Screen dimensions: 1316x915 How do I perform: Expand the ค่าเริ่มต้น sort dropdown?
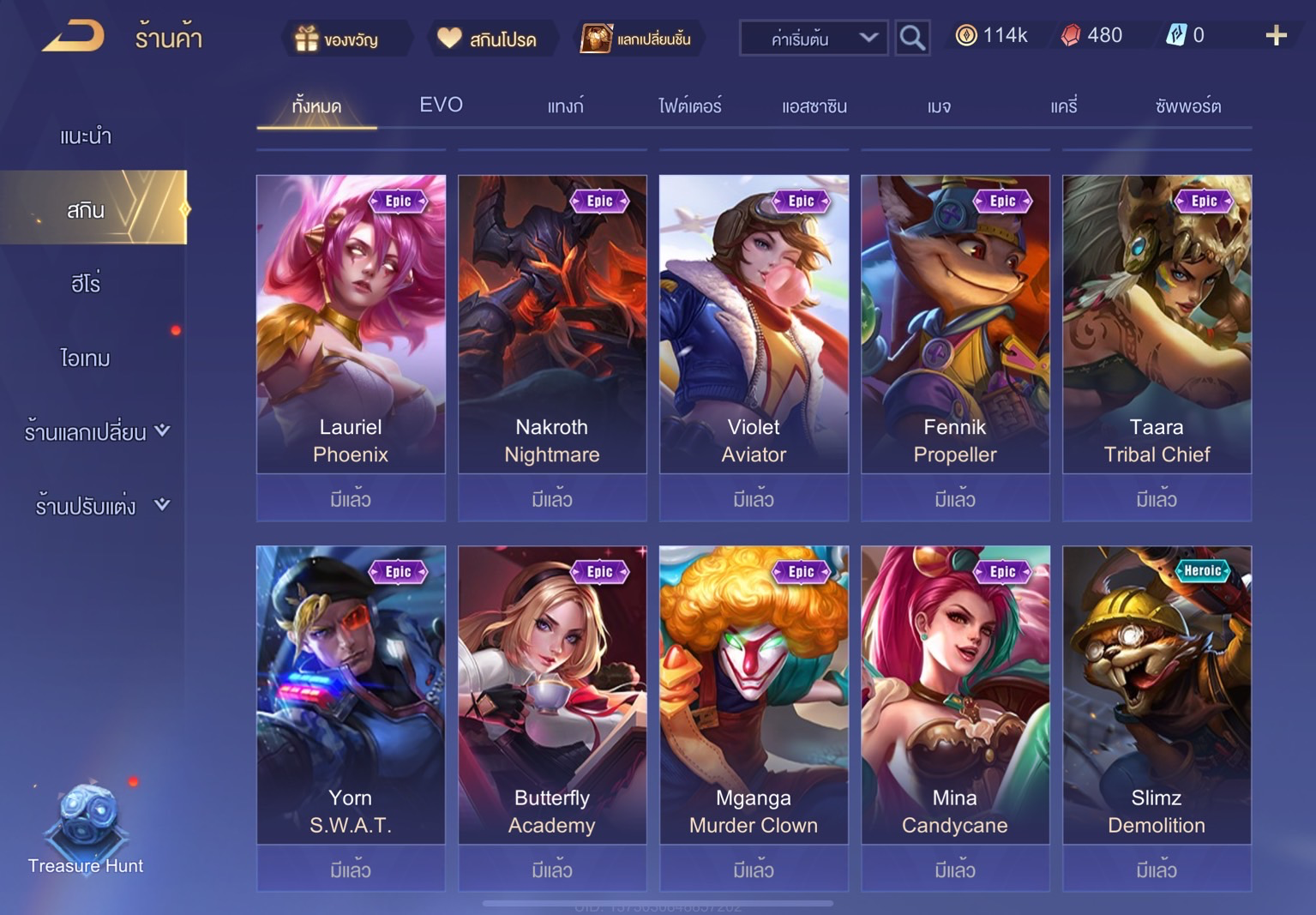point(813,39)
